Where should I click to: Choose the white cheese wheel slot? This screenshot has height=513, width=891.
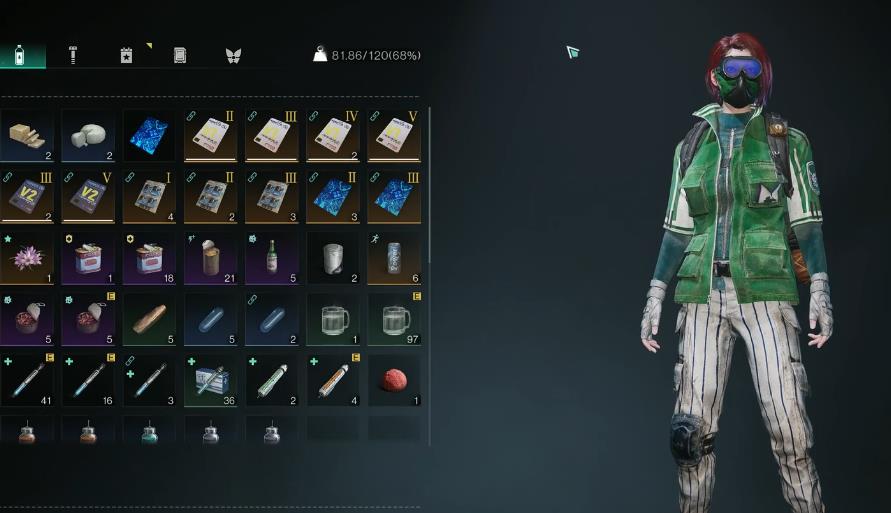click(x=88, y=136)
